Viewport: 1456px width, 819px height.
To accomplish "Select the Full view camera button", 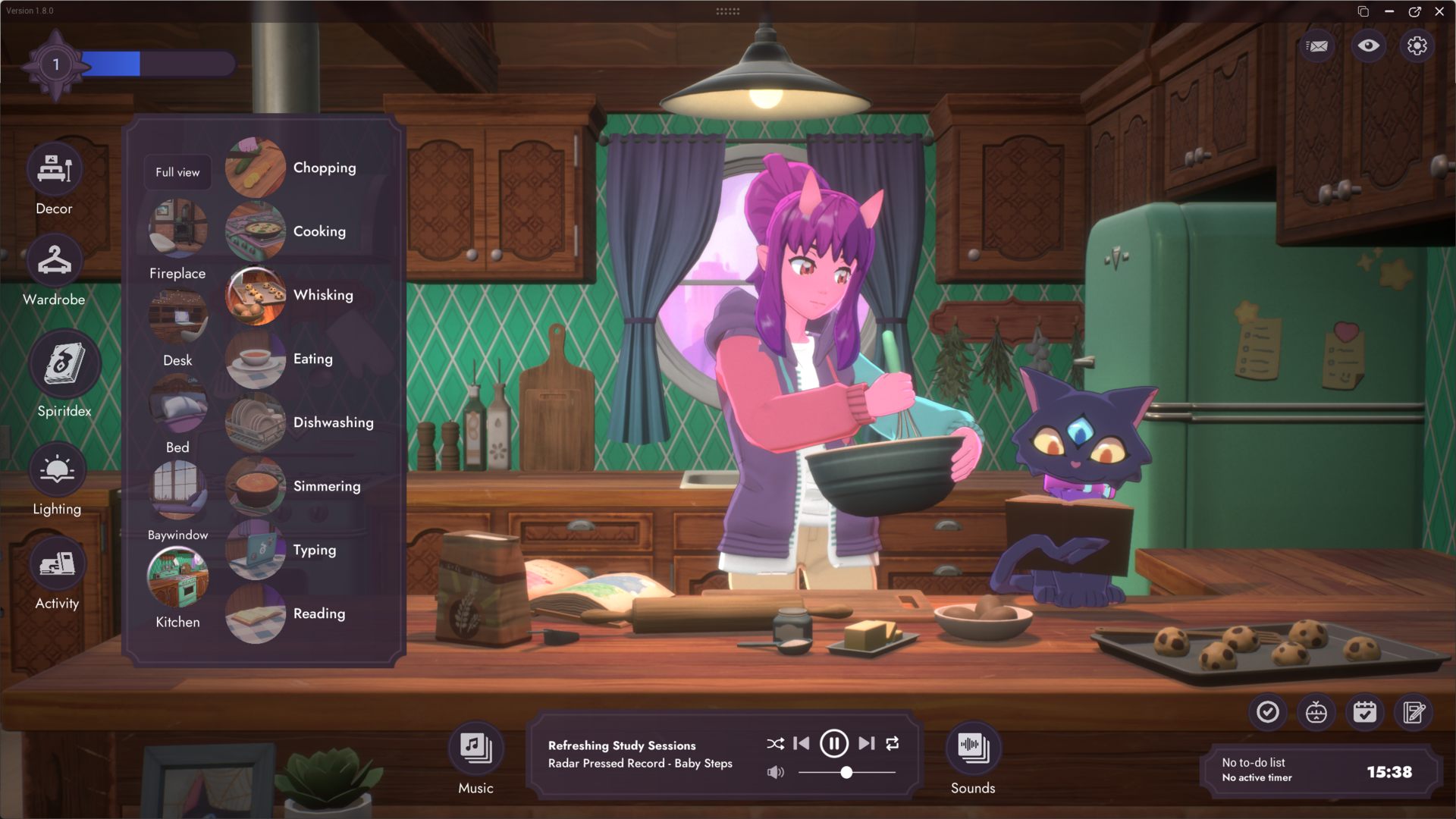I will pos(177,172).
